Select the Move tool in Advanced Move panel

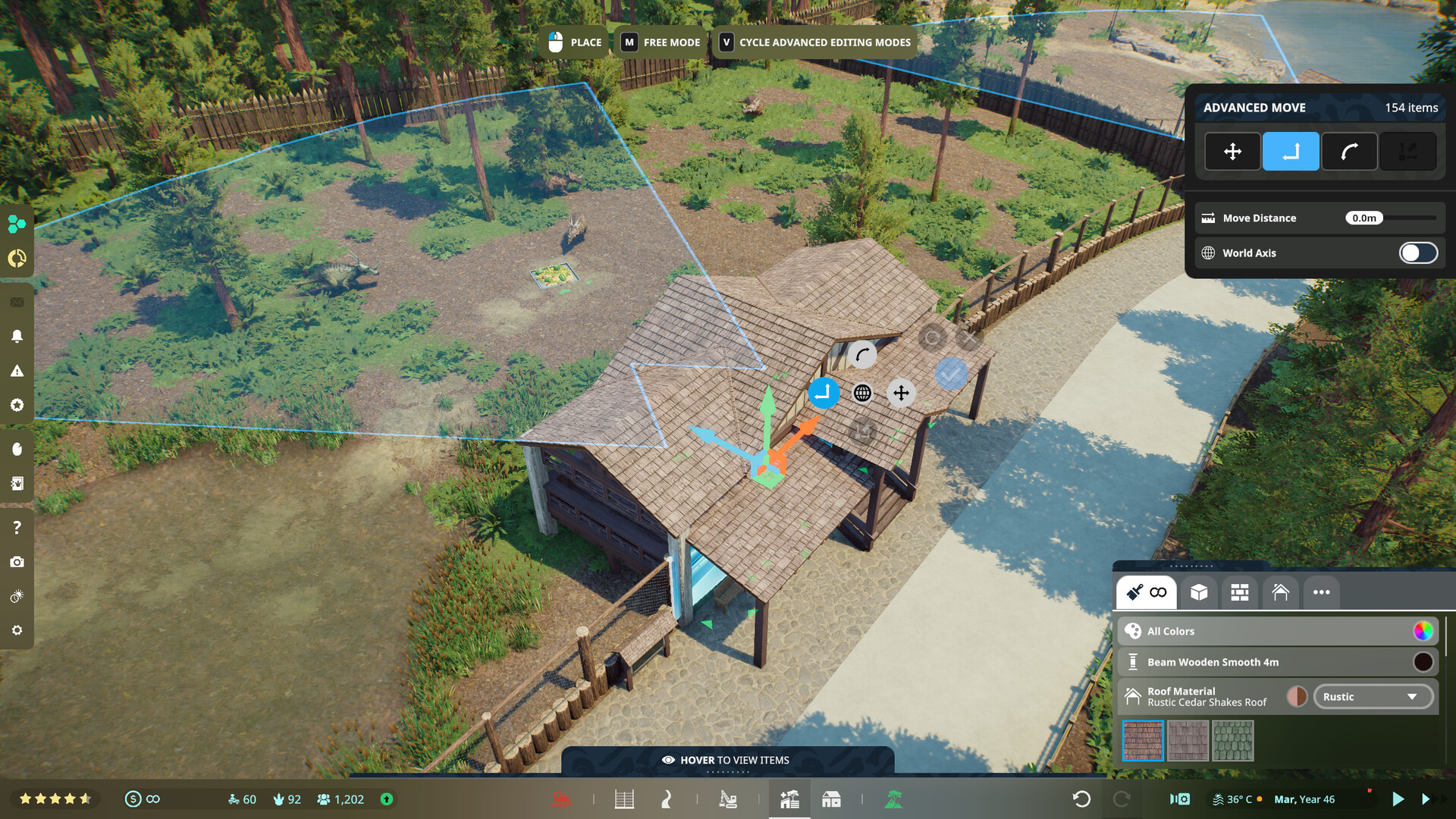click(x=1232, y=152)
